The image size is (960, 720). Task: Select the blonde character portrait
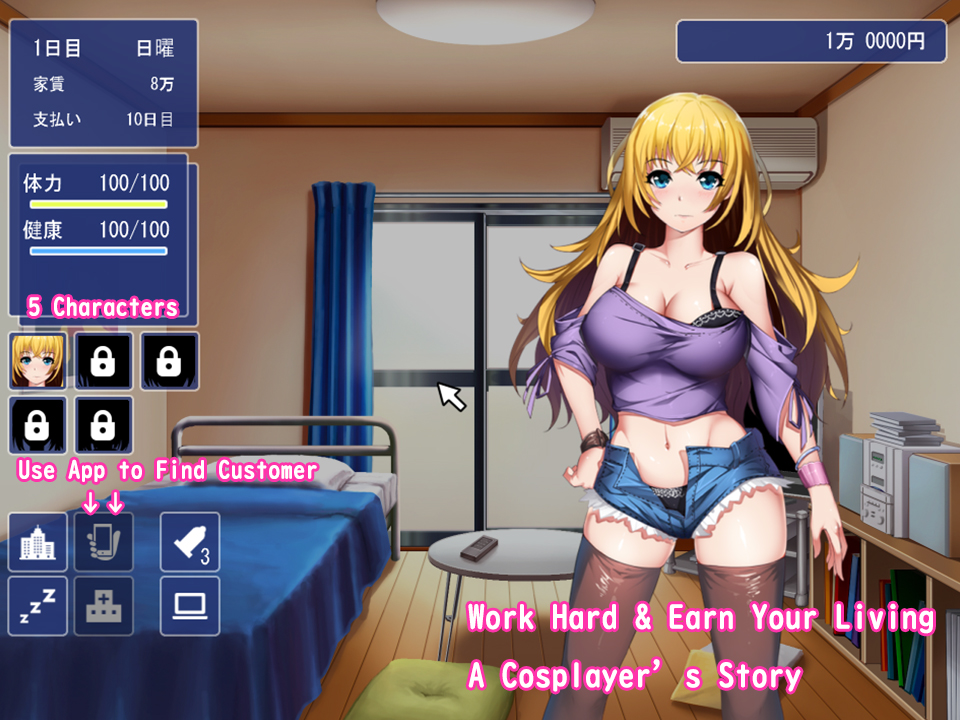38,361
